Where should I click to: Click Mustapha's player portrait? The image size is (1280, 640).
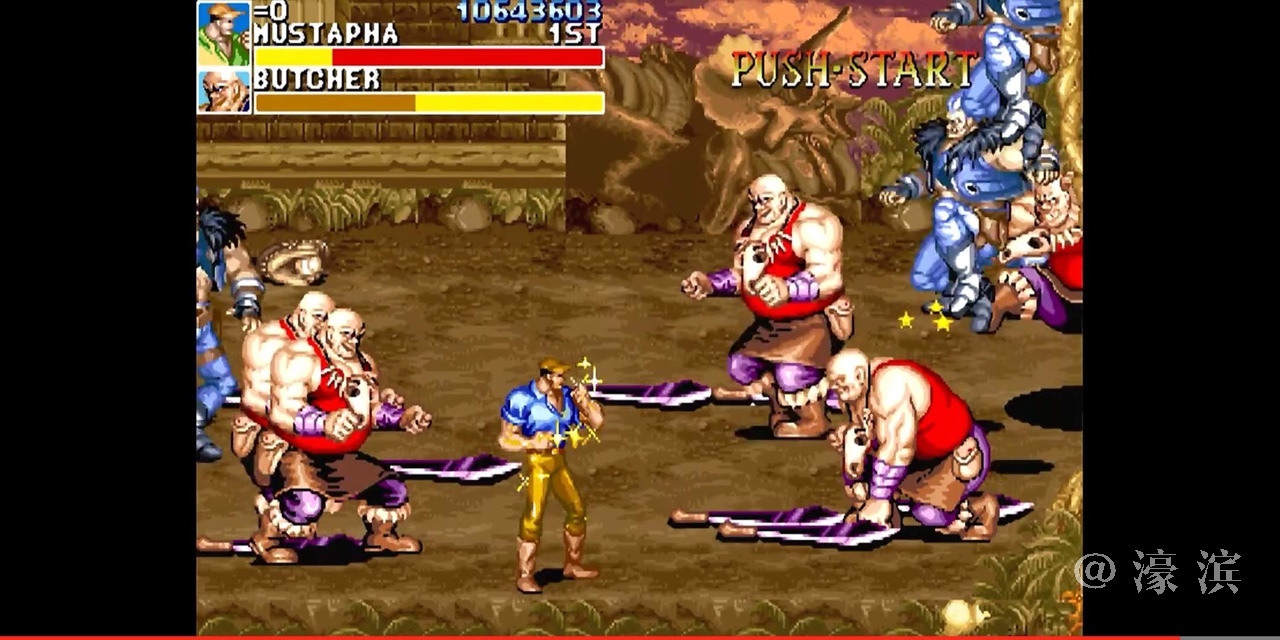pos(223,33)
